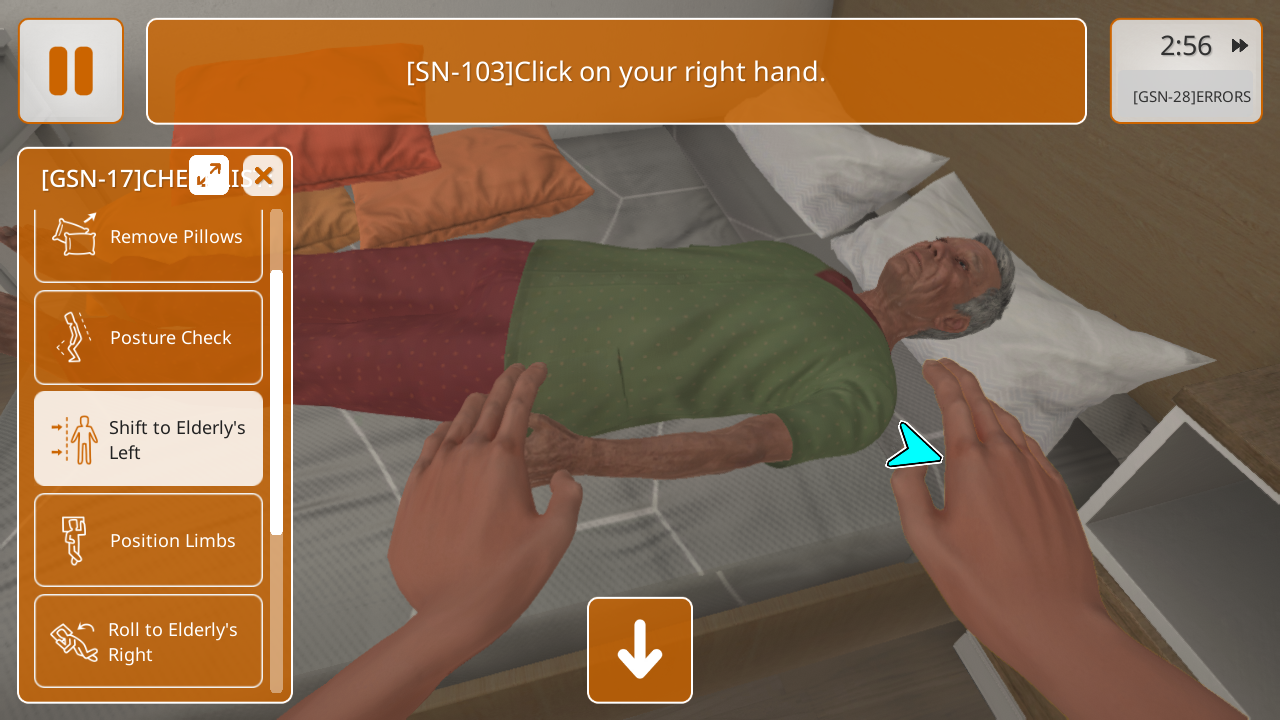Choose Shift to Elderly's Left step
This screenshot has width=1280, height=720.
pos(148,439)
